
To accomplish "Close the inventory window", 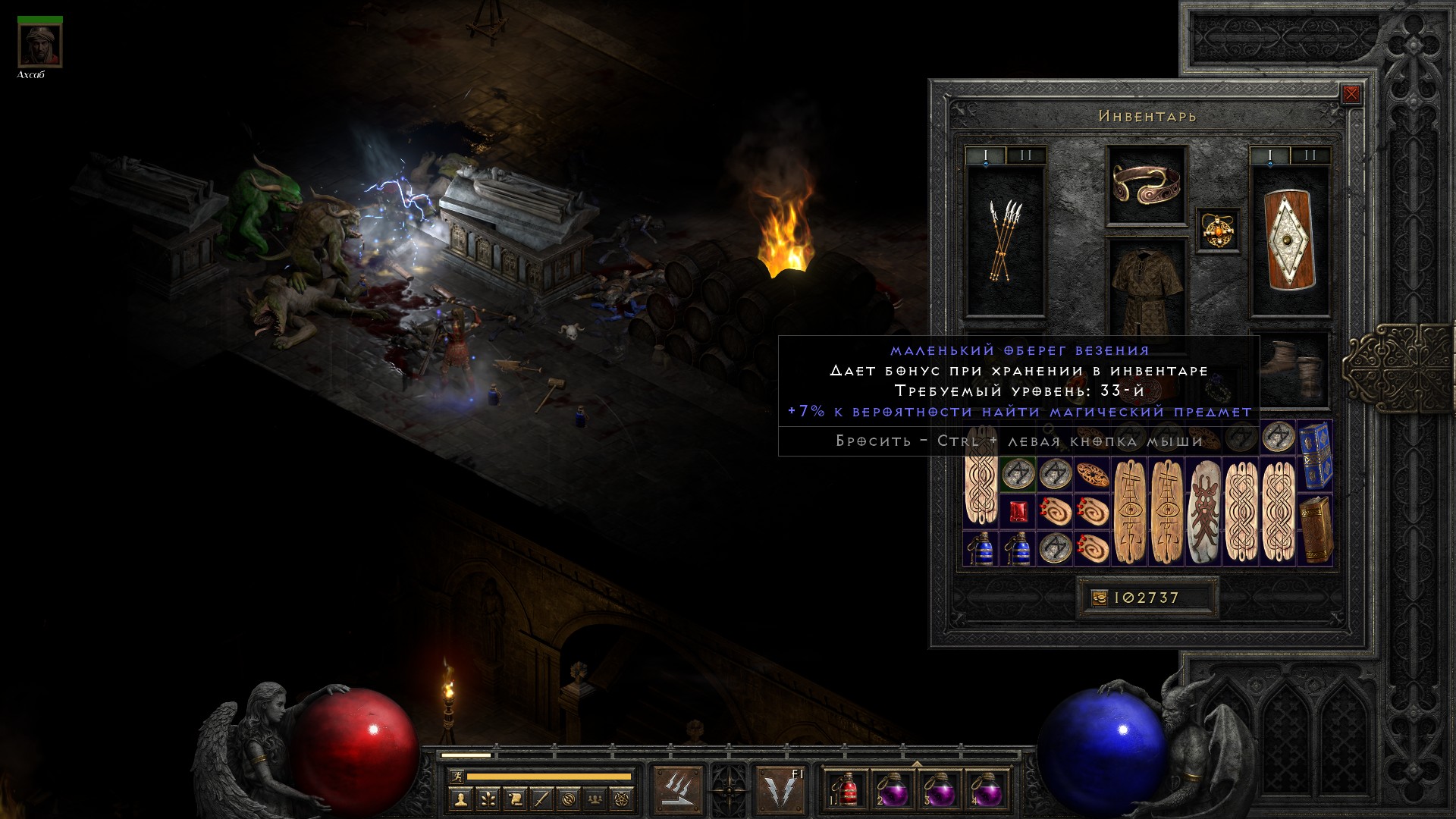I will tap(1351, 95).
